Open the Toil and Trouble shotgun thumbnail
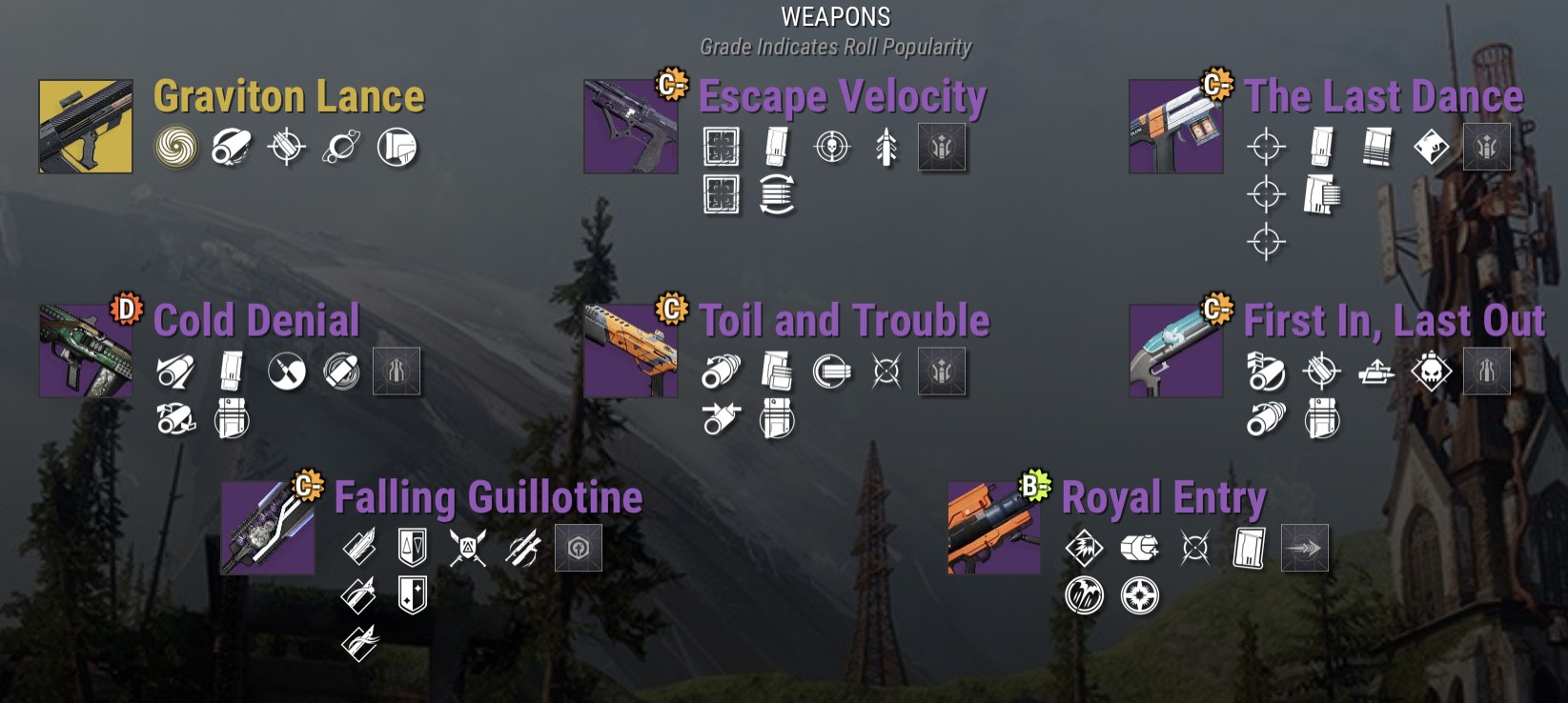Image resolution: width=1568 pixels, height=703 pixels. [630, 351]
